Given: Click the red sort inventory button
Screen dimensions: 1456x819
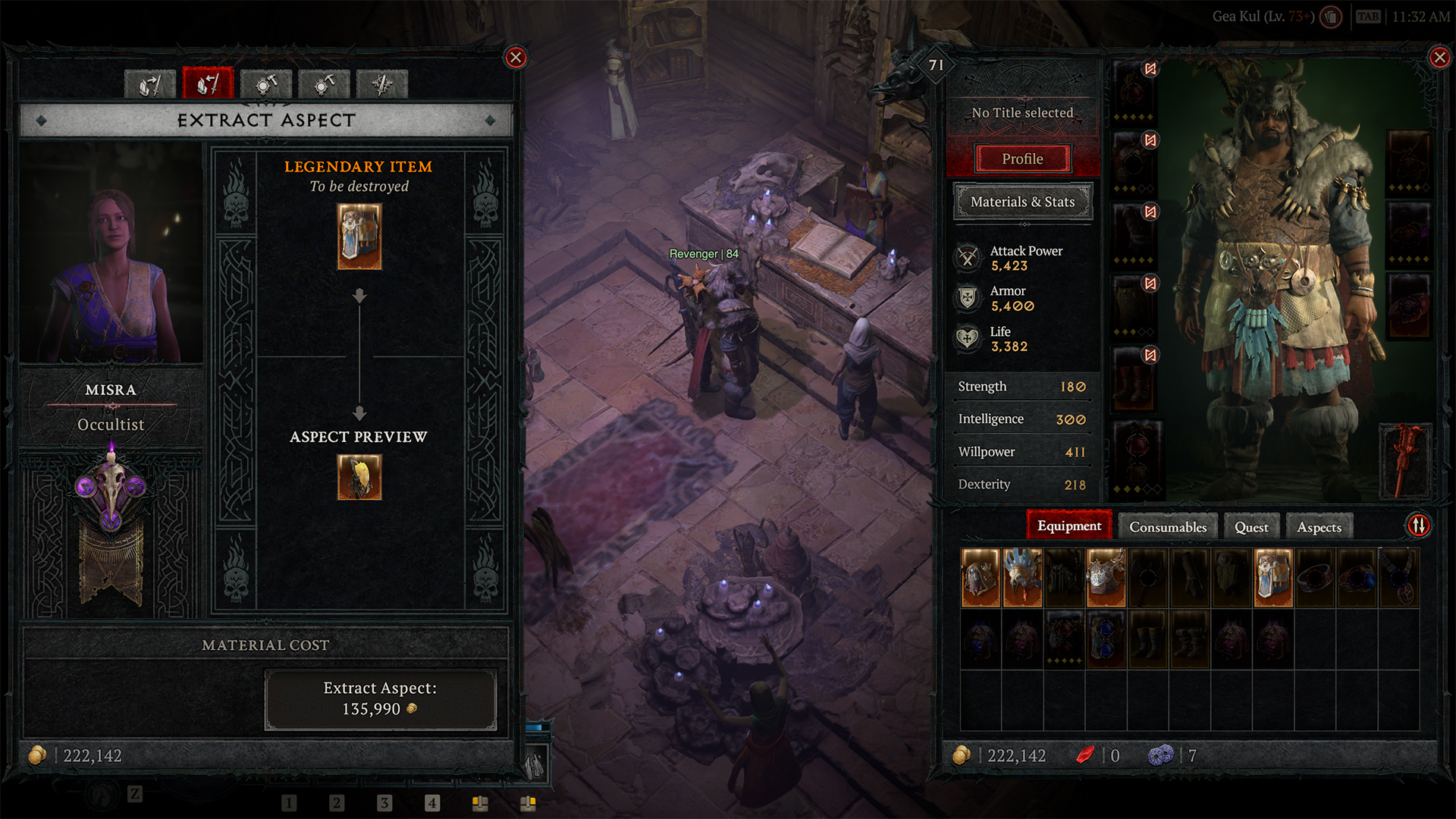Looking at the screenshot, I should point(1419,526).
